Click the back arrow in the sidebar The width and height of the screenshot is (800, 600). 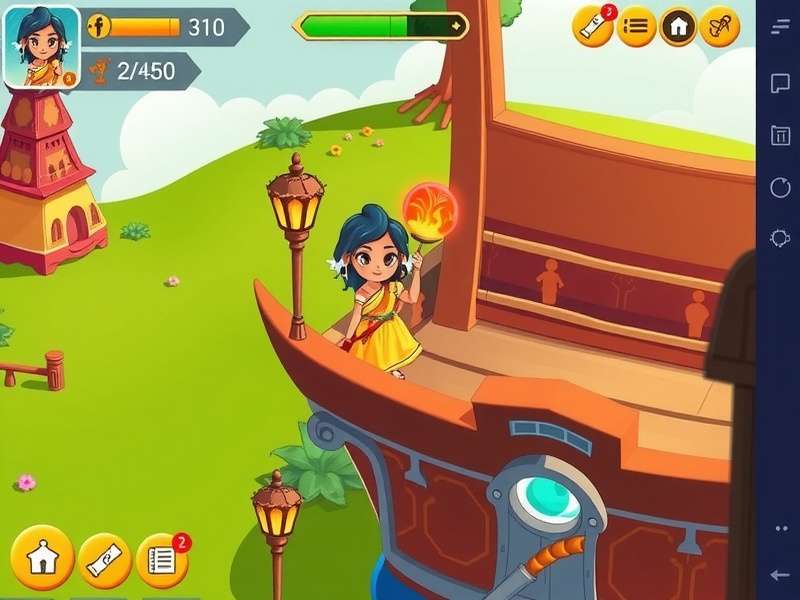(x=780, y=574)
